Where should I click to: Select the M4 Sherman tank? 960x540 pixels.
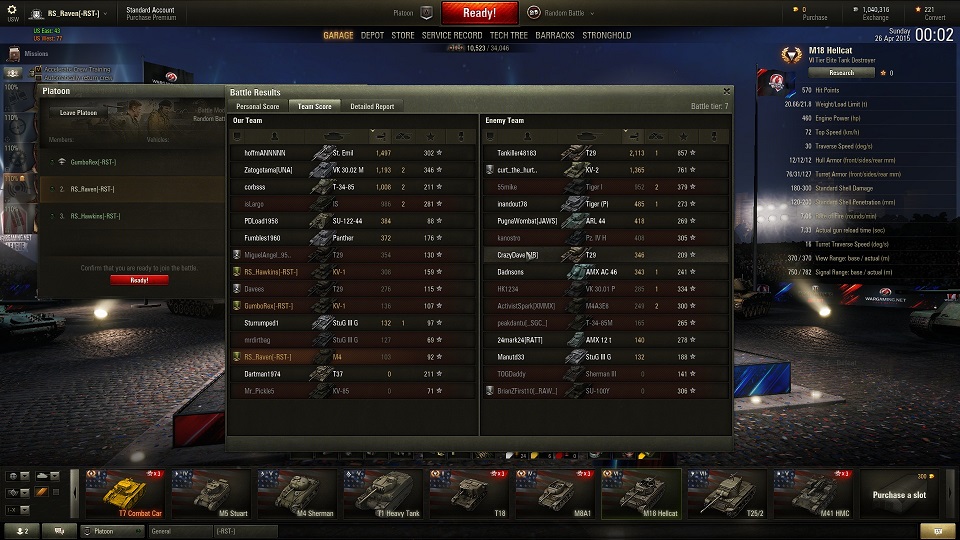(x=297, y=494)
